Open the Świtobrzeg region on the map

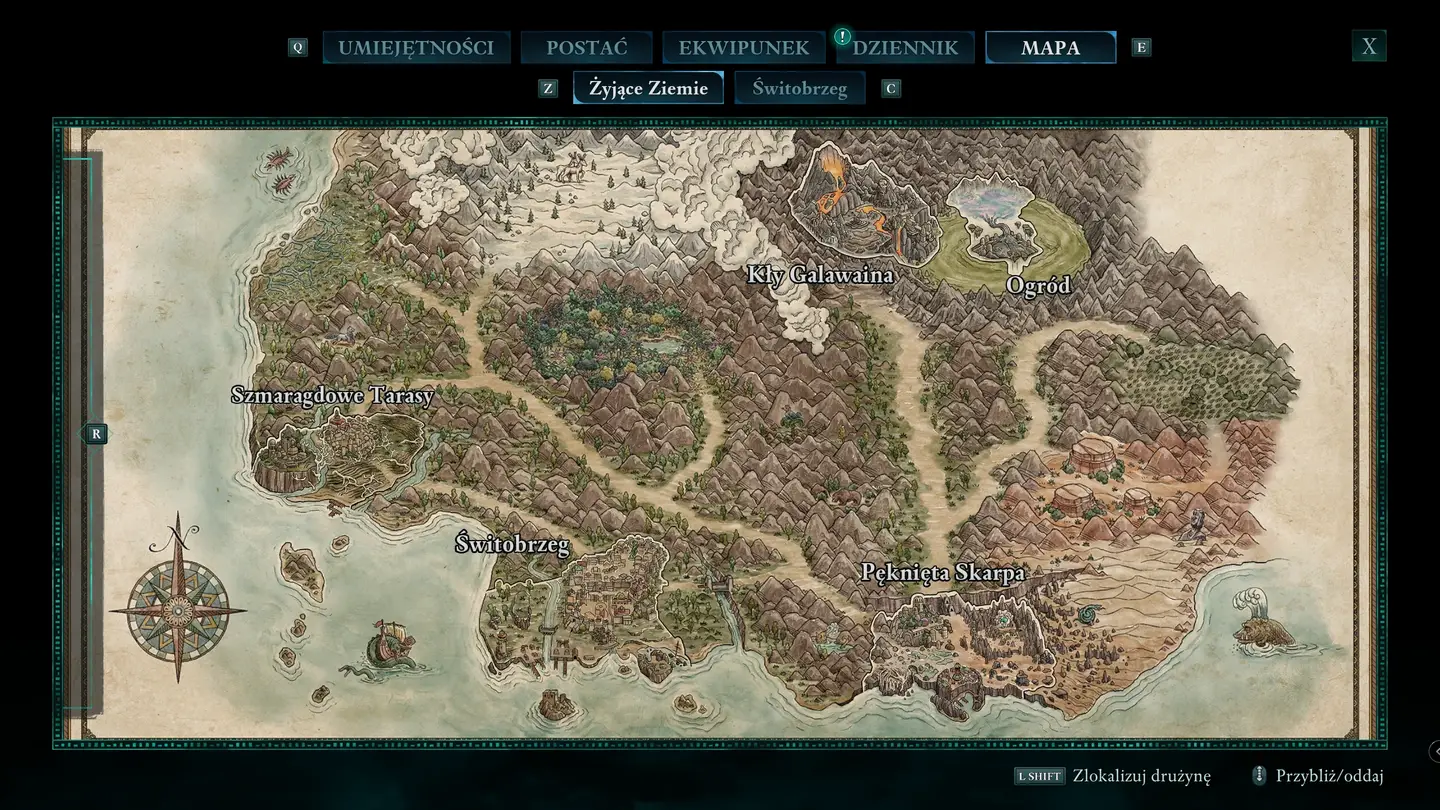pyautogui.click(x=512, y=545)
